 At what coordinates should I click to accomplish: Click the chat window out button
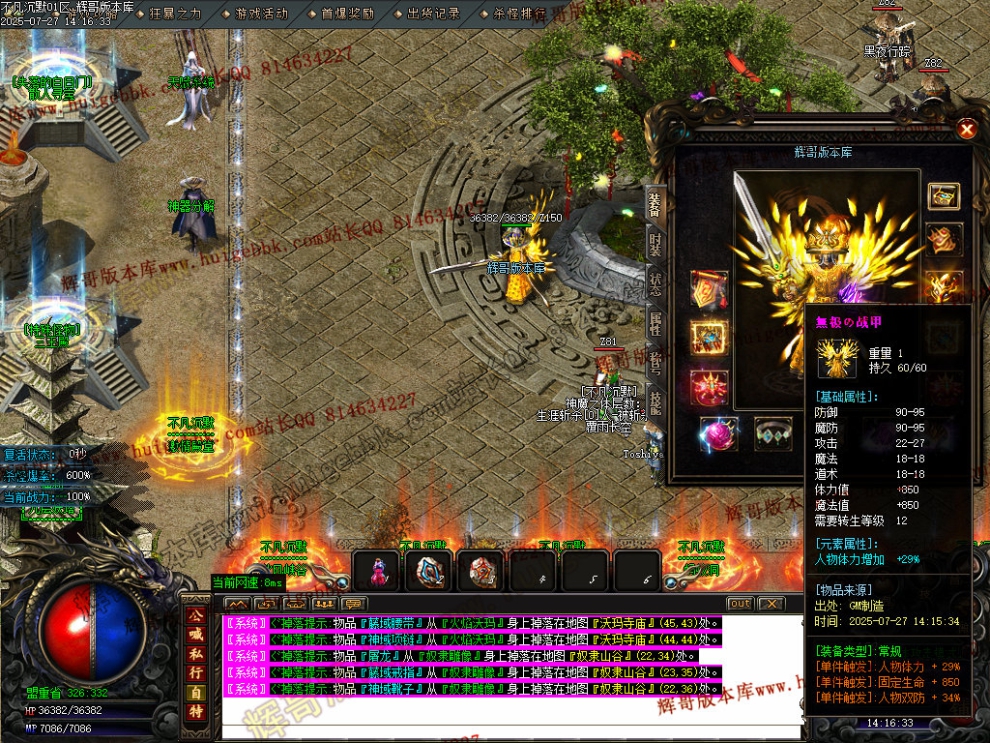pyautogui.click(x=739, y=604)
